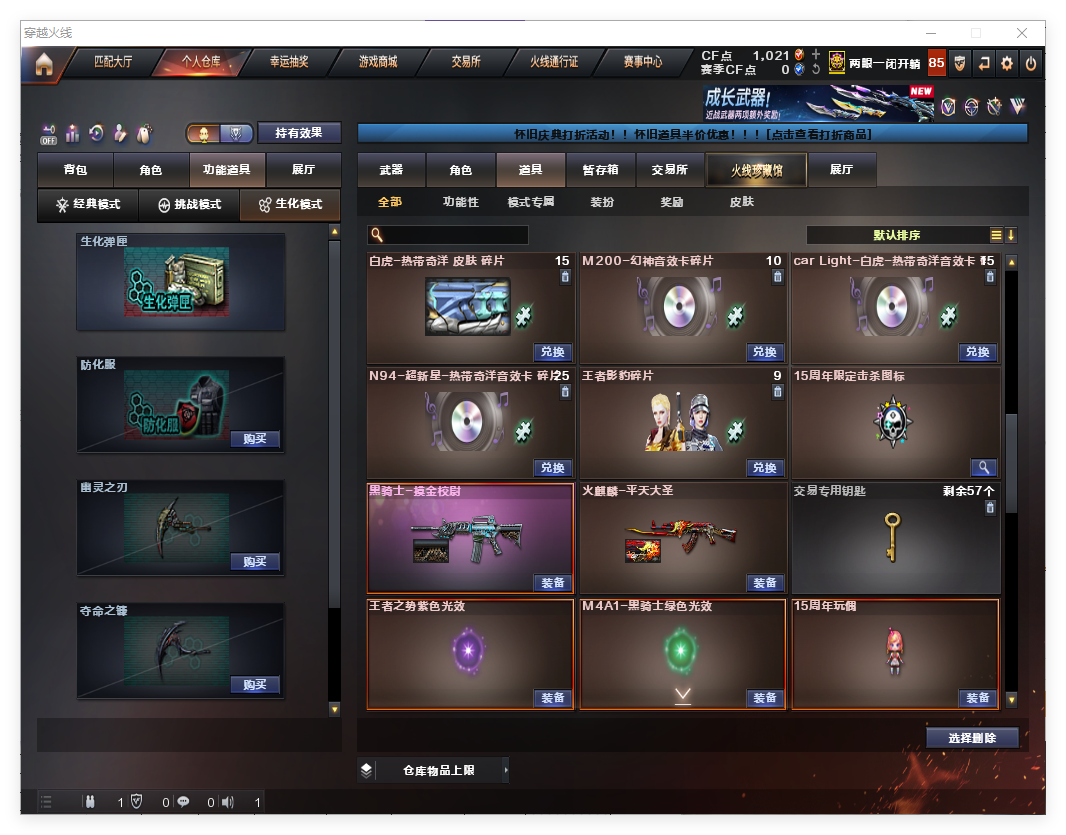Open the 默认排序 sort dropdown

pos(896,235)
